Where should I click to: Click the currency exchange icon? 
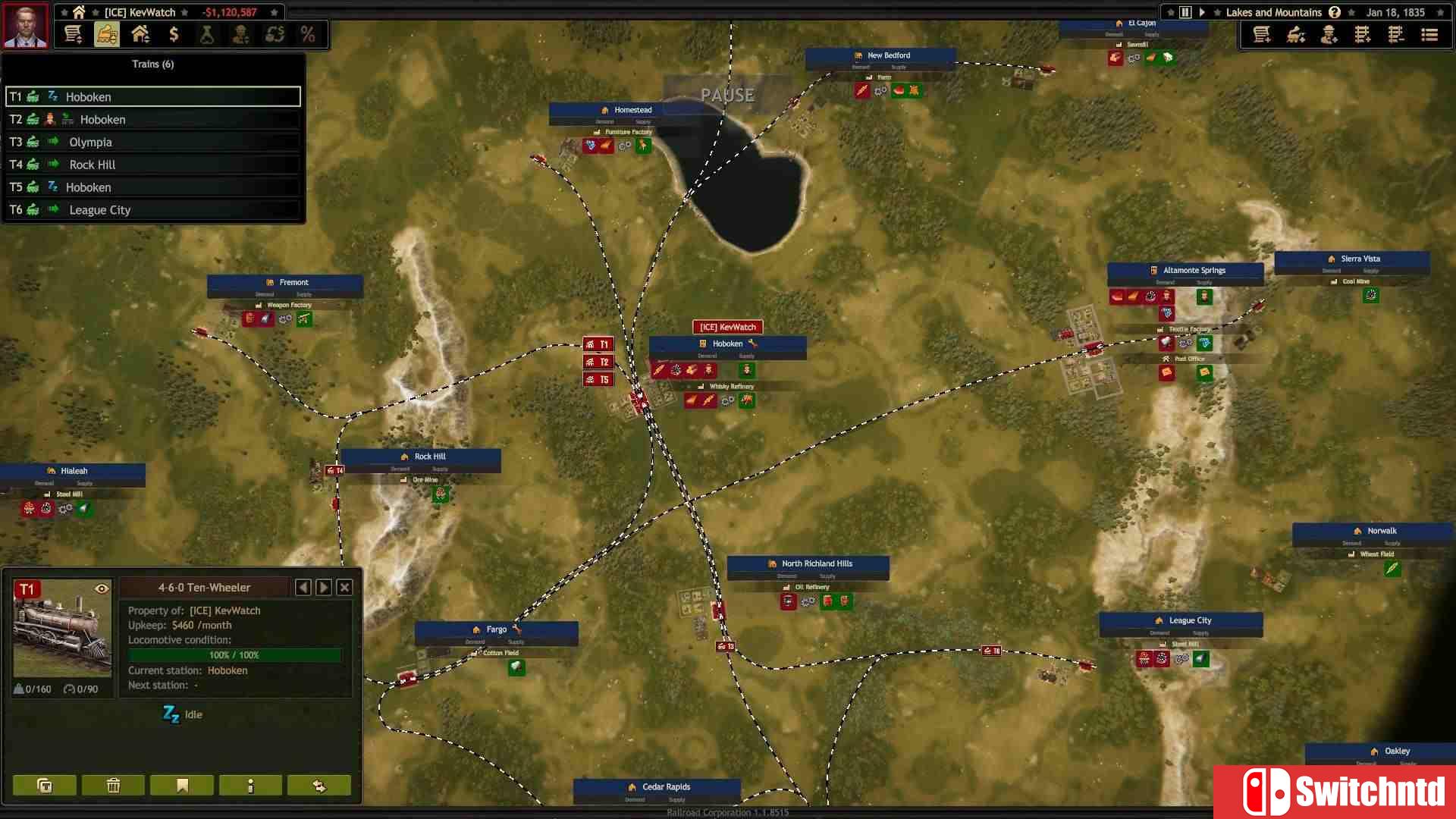click(275, 35)
